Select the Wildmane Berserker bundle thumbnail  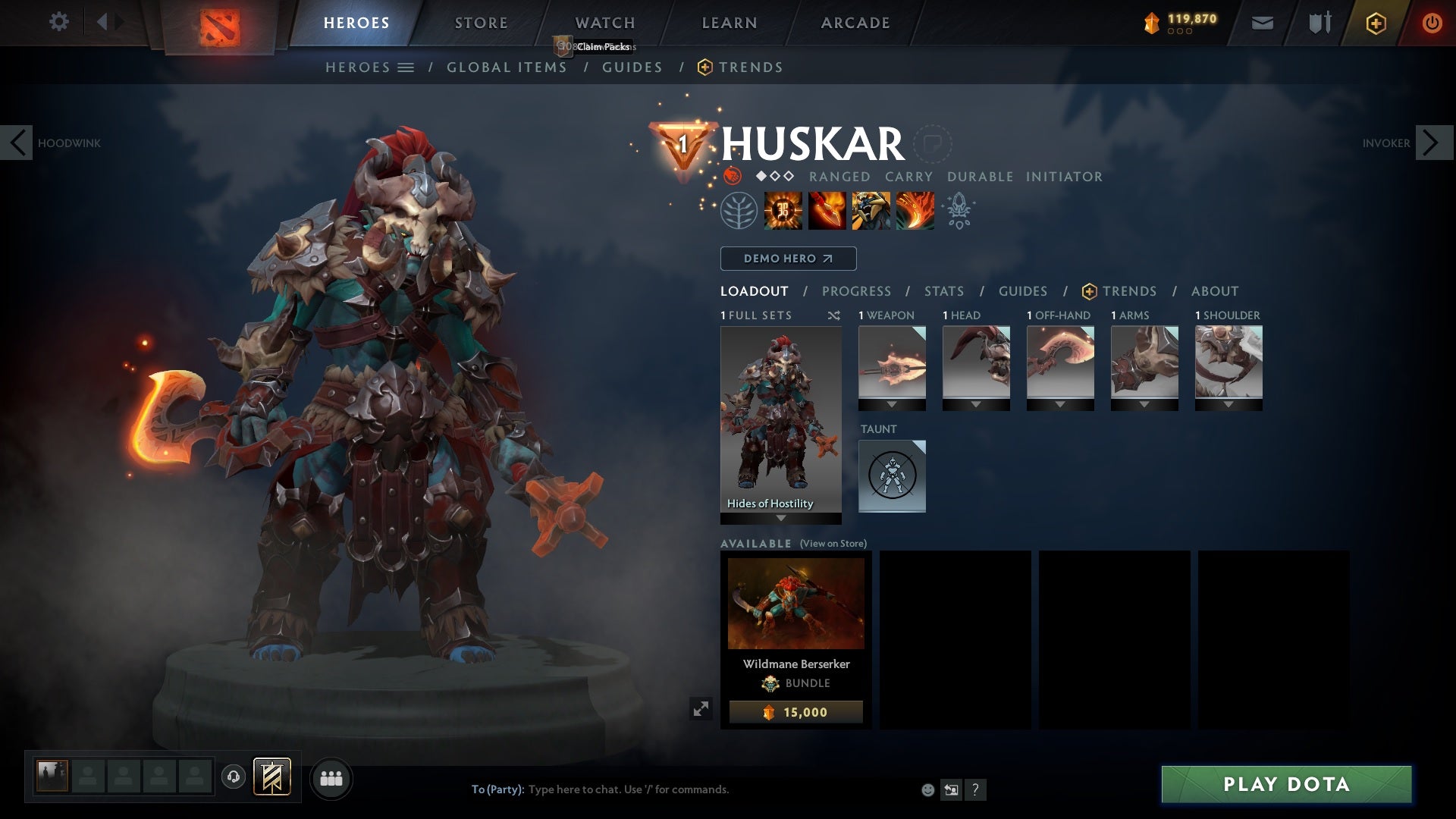(x=795, y=603)
